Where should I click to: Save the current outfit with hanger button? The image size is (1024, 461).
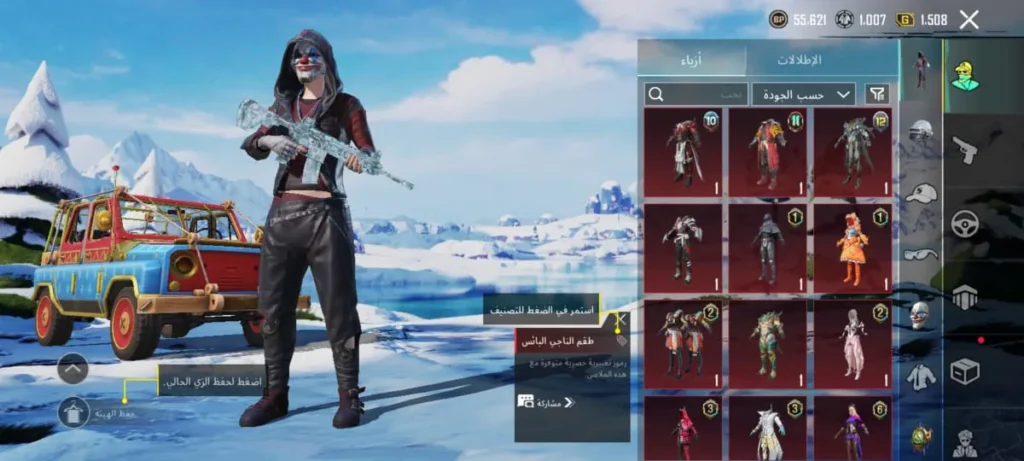coord(74,411)
